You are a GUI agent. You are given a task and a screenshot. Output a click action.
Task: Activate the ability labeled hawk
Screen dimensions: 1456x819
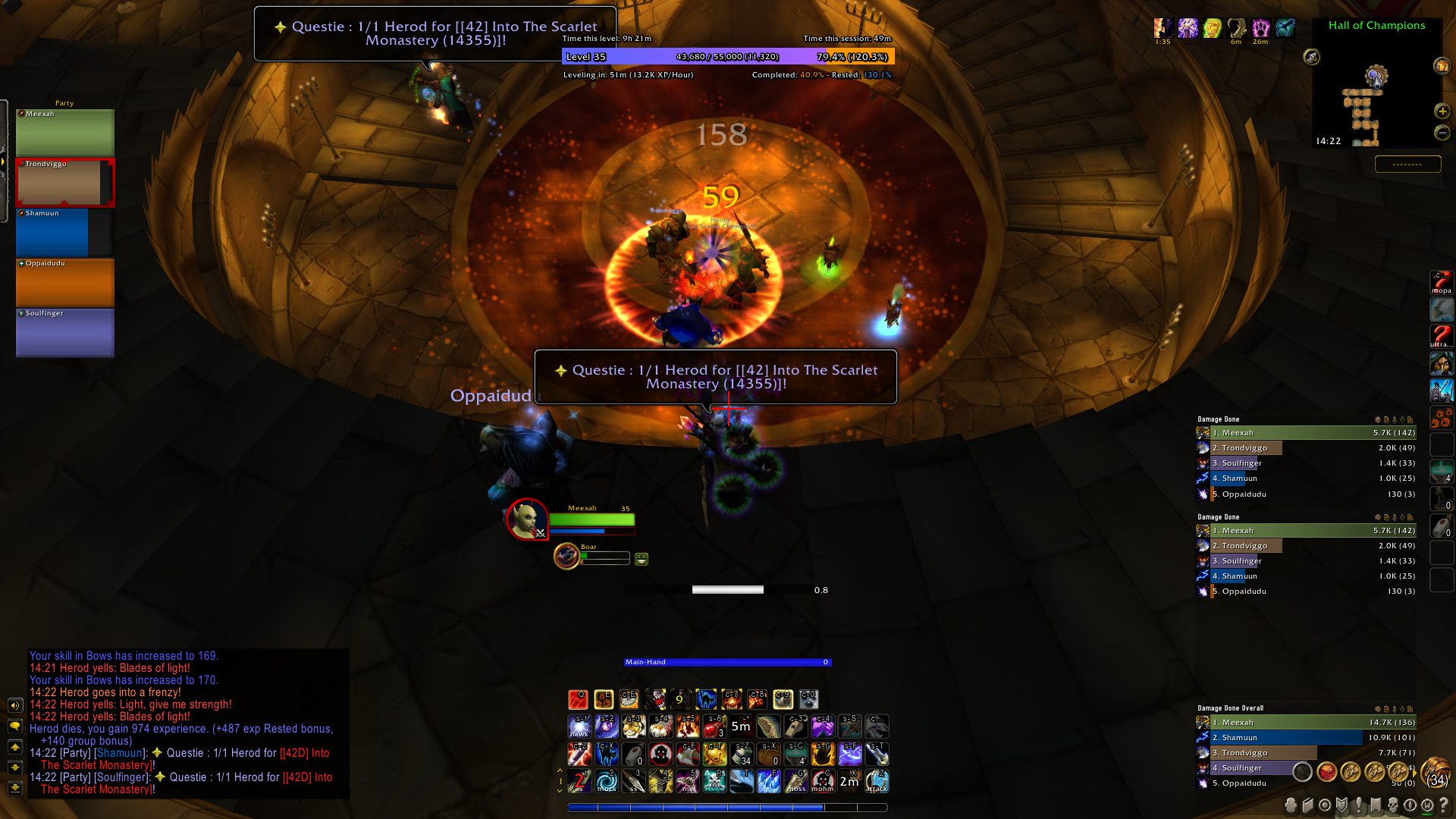click(579, 726)
